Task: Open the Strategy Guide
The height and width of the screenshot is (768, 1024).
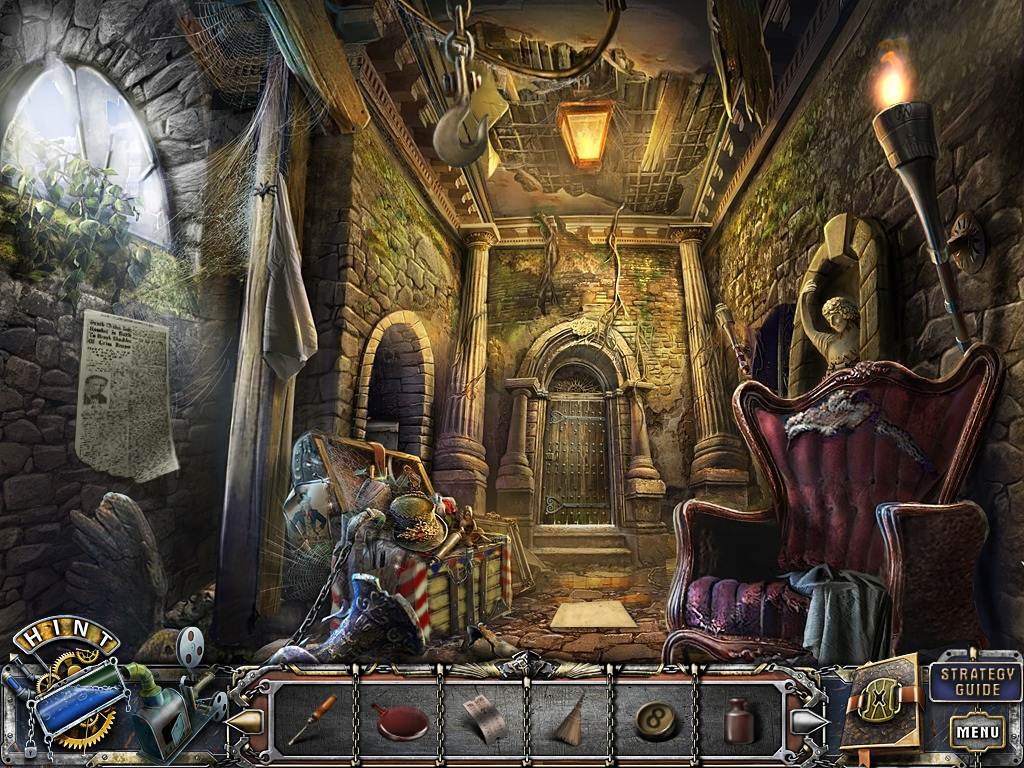Action: point(976,682)
